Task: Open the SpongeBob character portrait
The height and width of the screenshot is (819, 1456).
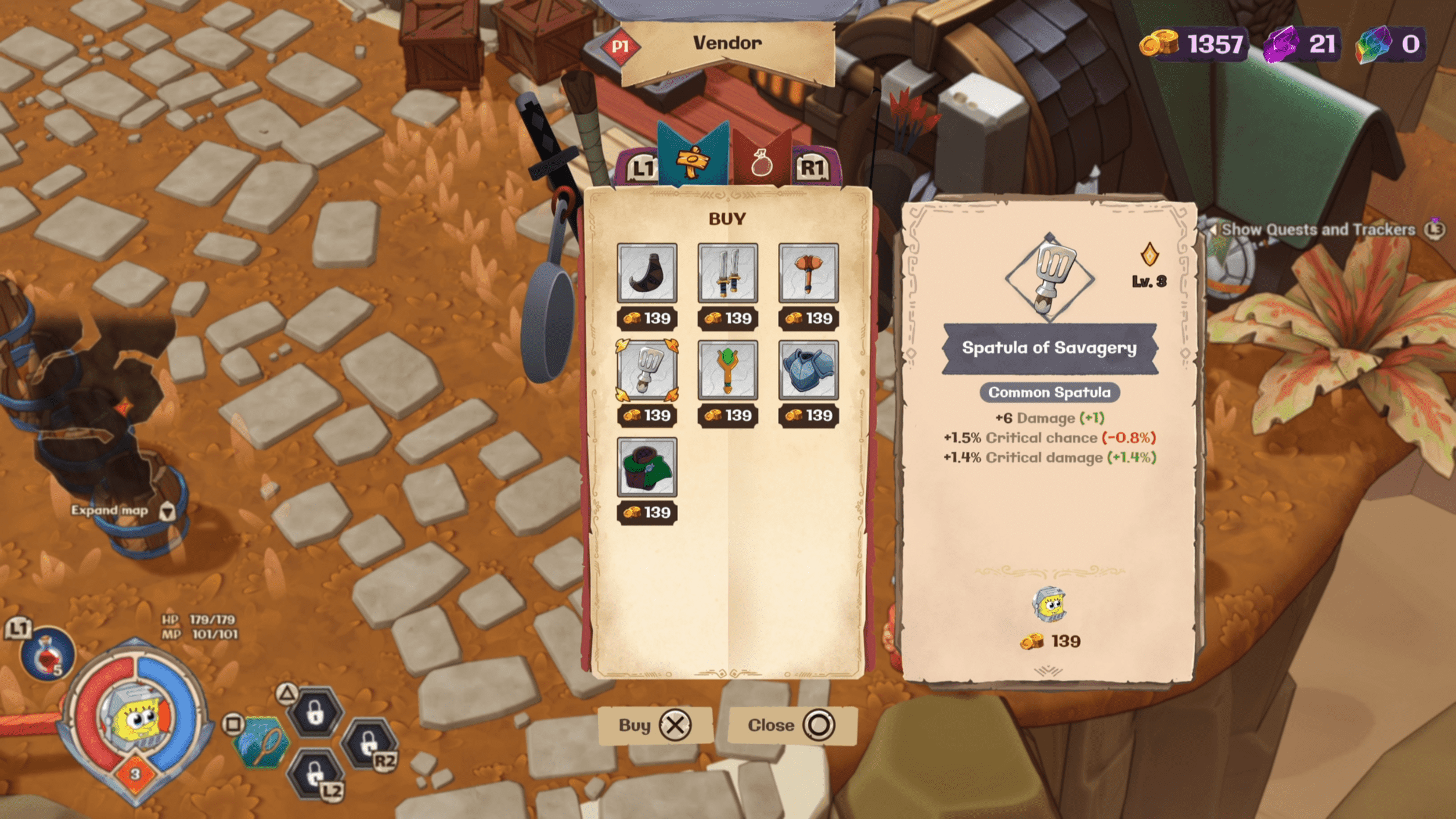Action: click(x=135, y=719)
